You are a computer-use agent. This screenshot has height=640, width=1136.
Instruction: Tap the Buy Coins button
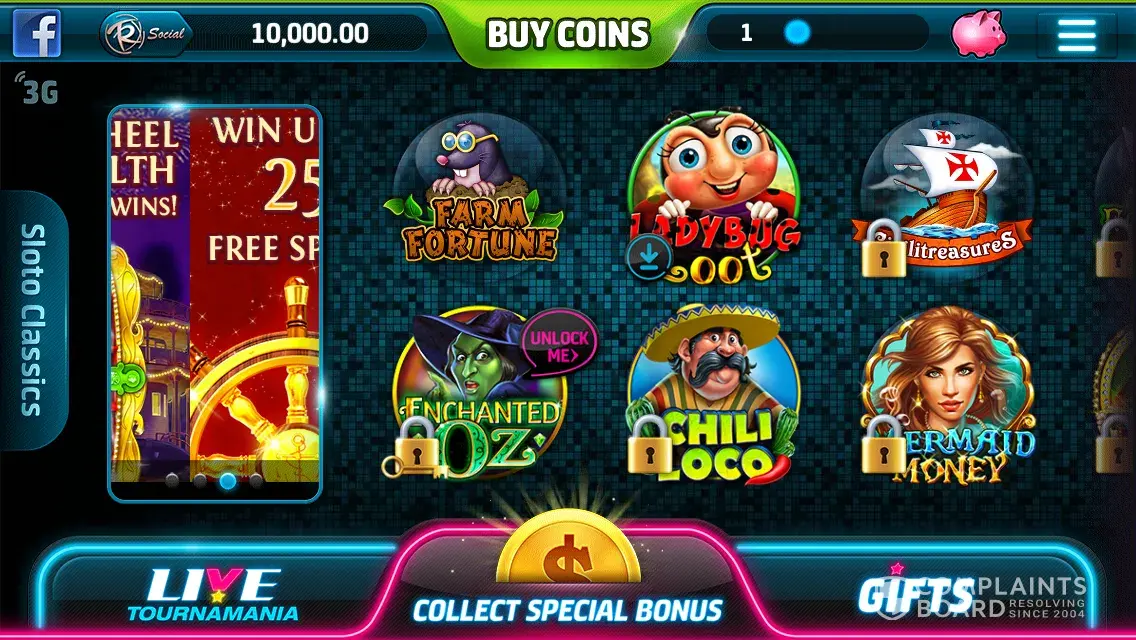coord(567,34)
